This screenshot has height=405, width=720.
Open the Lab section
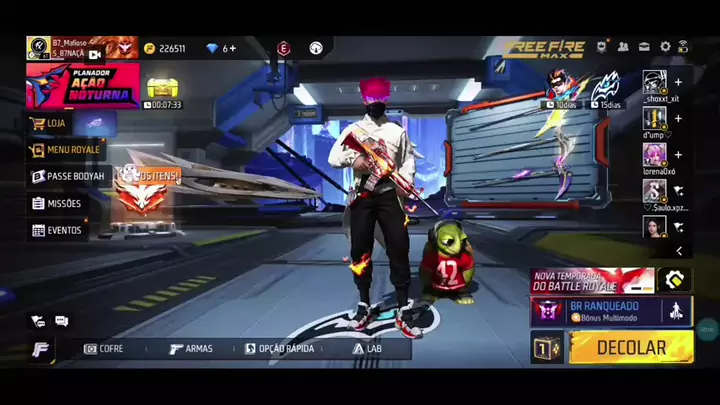pos(367,349)
